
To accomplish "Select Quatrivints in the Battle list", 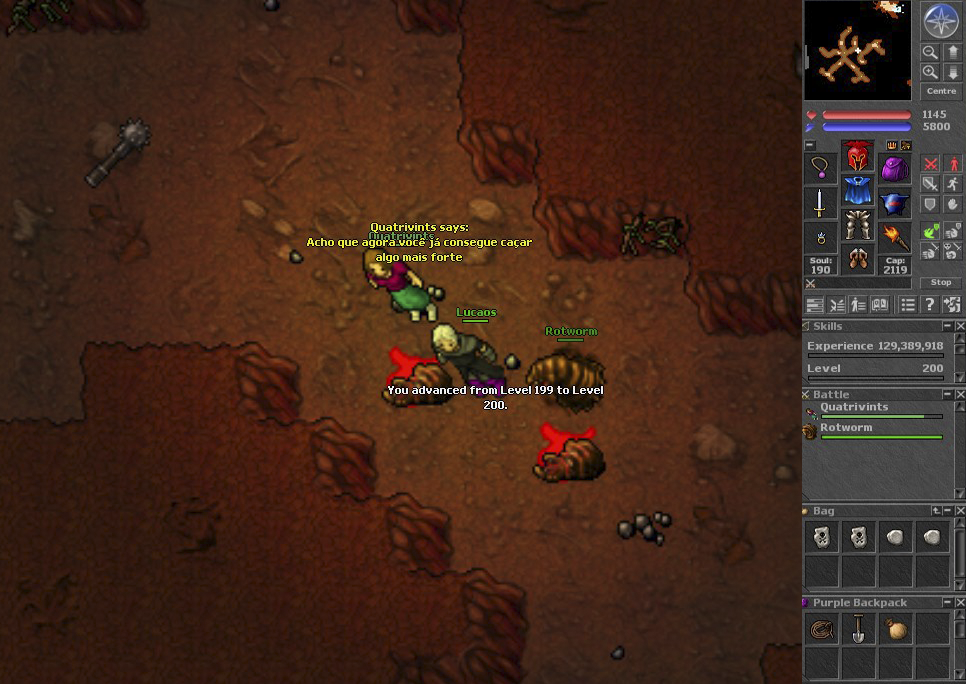I will click(x=854, y=408).
